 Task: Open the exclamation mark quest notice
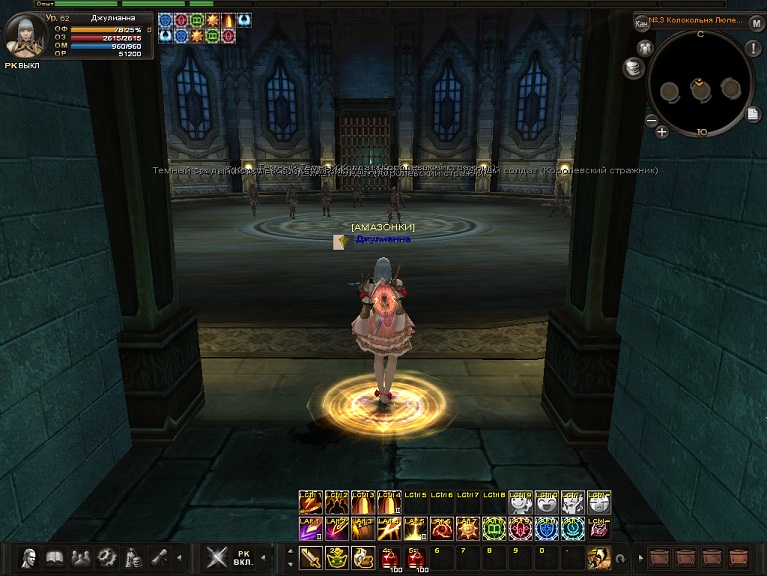[x=753, y=48]
